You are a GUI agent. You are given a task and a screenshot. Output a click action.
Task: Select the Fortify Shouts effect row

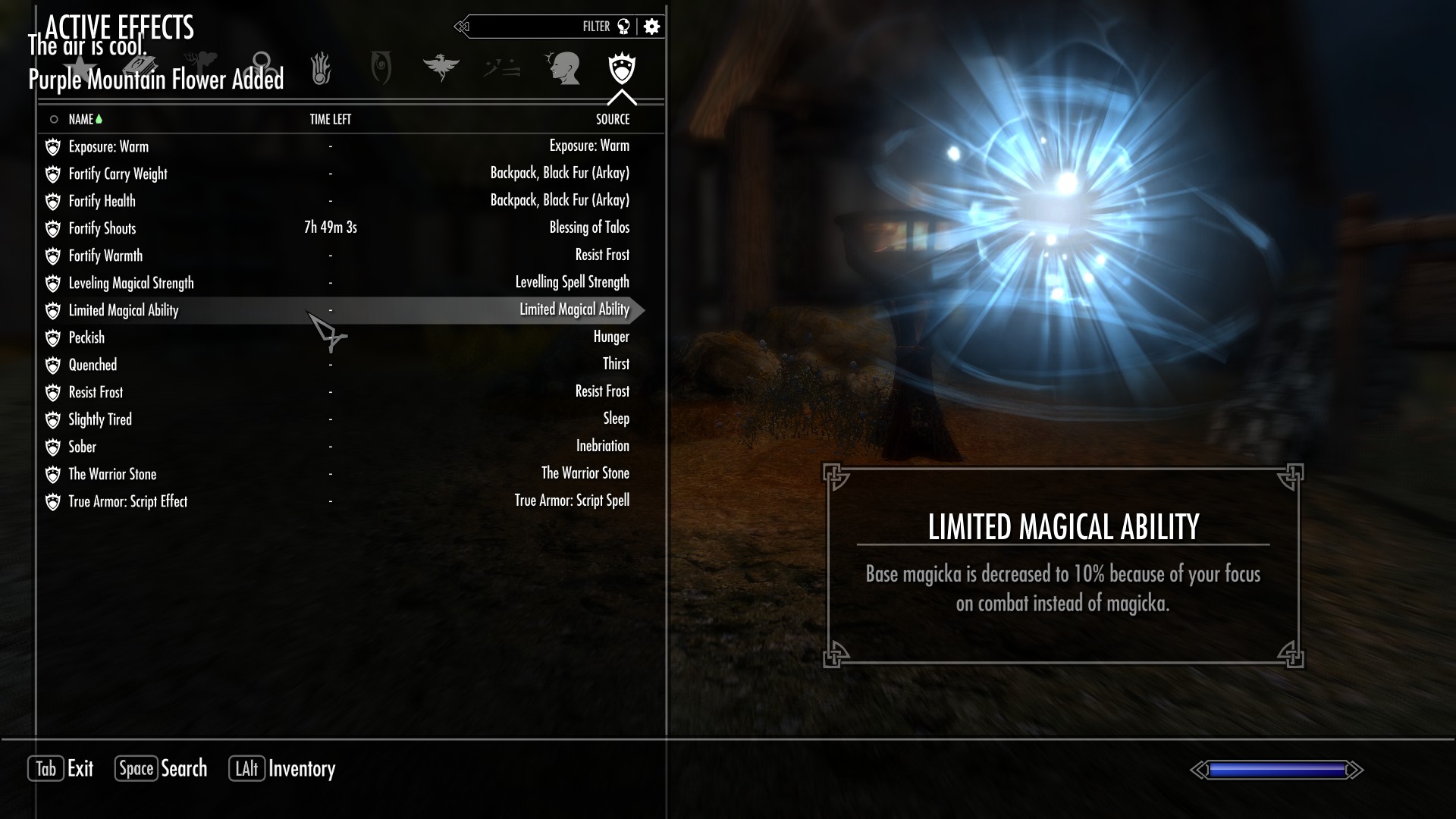click(x=102, y=228)
